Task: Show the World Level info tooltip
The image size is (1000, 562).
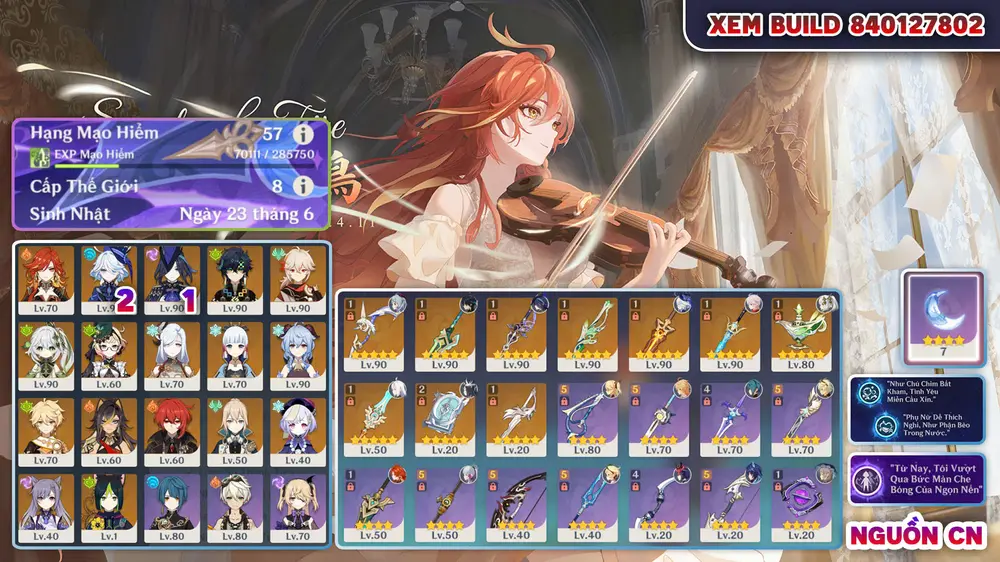Action: click(x=300, y=187)
